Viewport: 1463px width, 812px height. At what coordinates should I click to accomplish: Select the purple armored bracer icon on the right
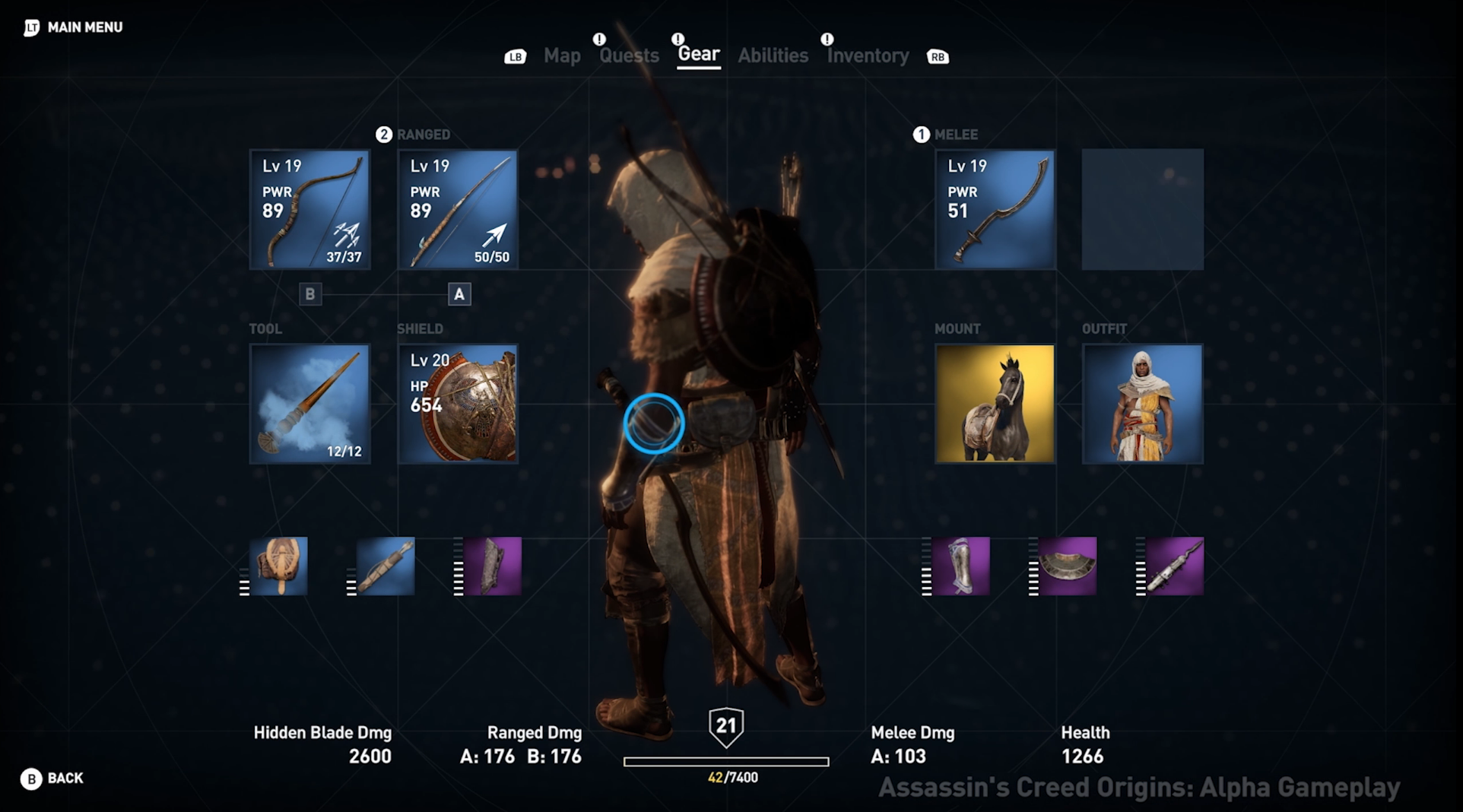(x=960, y=566)
